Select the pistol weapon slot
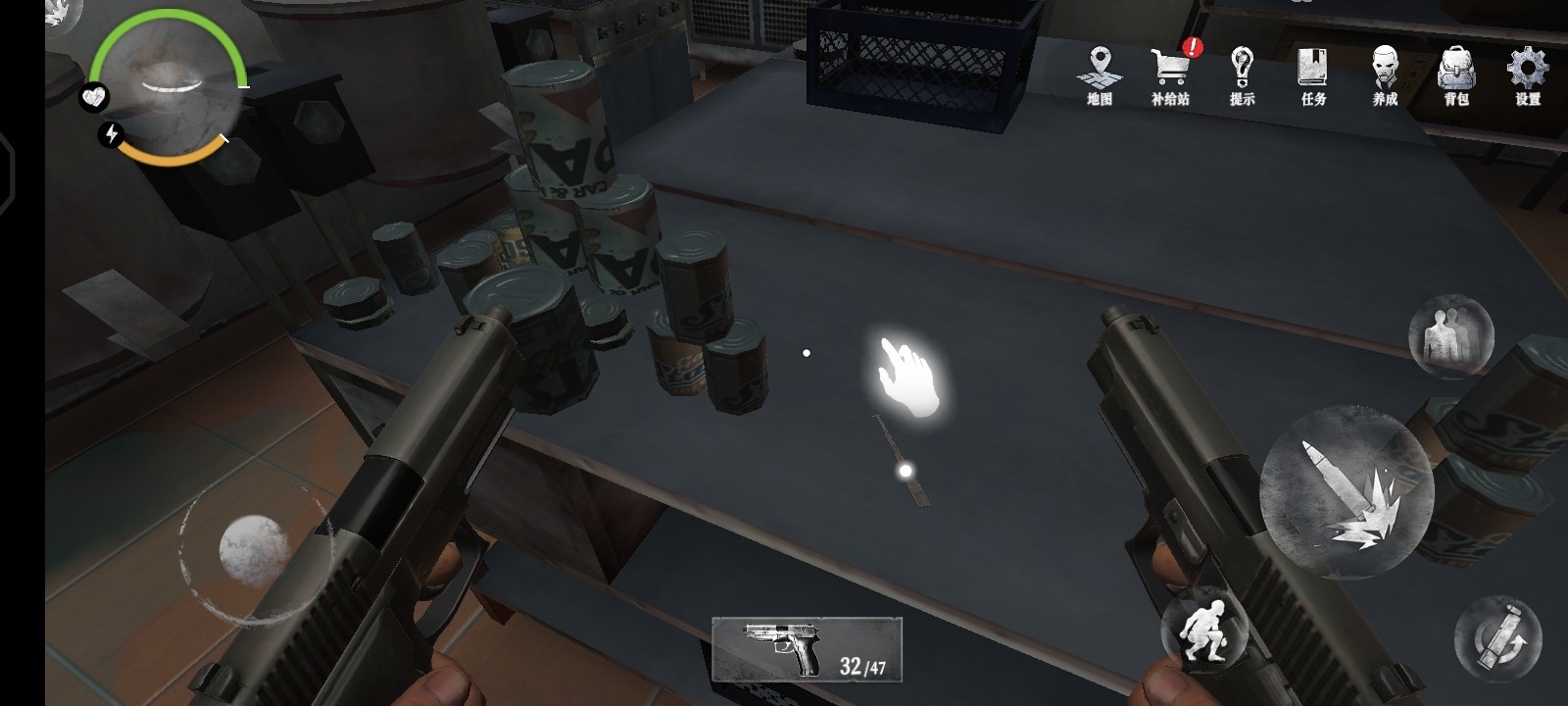 click(x=807, y=648)
